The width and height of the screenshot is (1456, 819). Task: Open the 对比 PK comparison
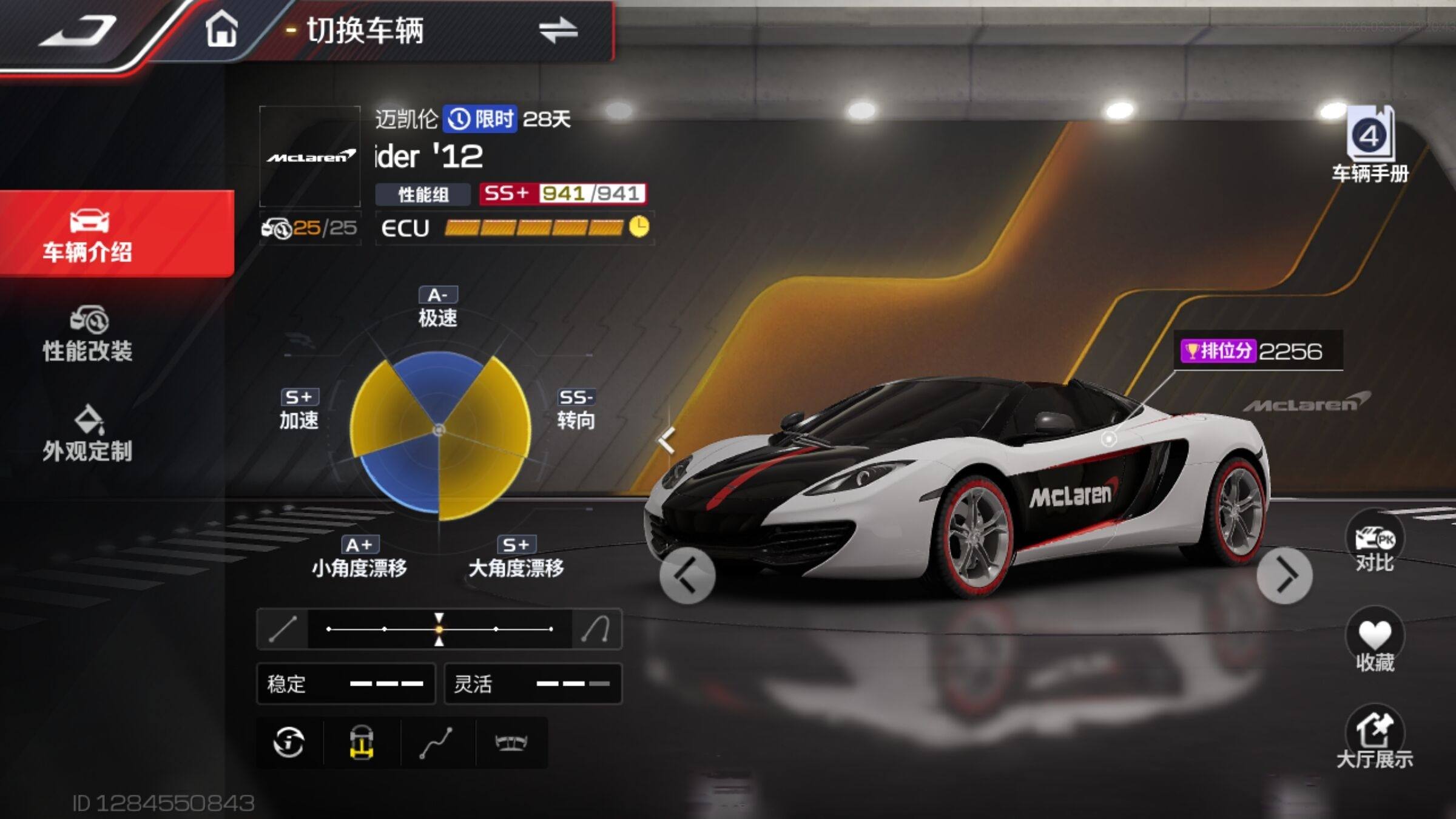click(x=1374, y=542)
